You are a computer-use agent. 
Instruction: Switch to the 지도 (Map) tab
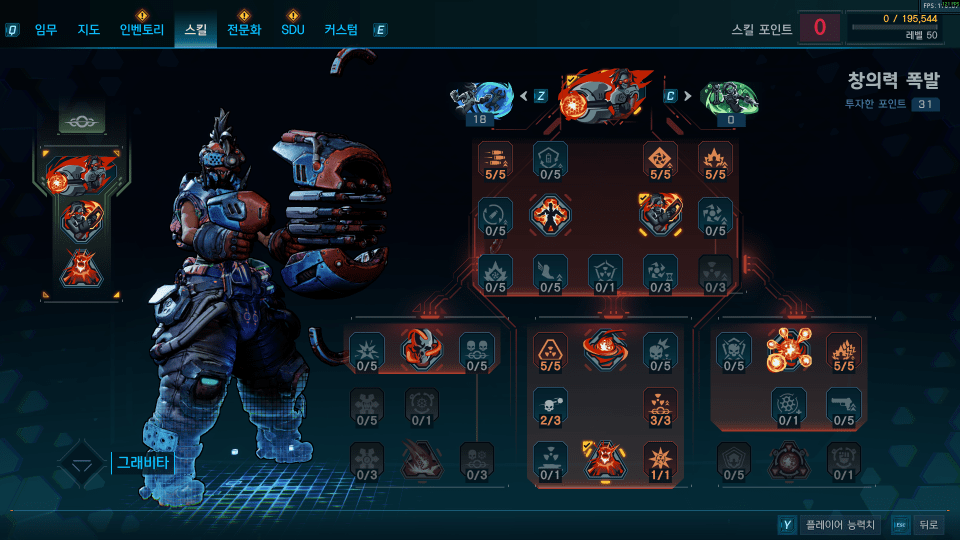pos(89,30)
